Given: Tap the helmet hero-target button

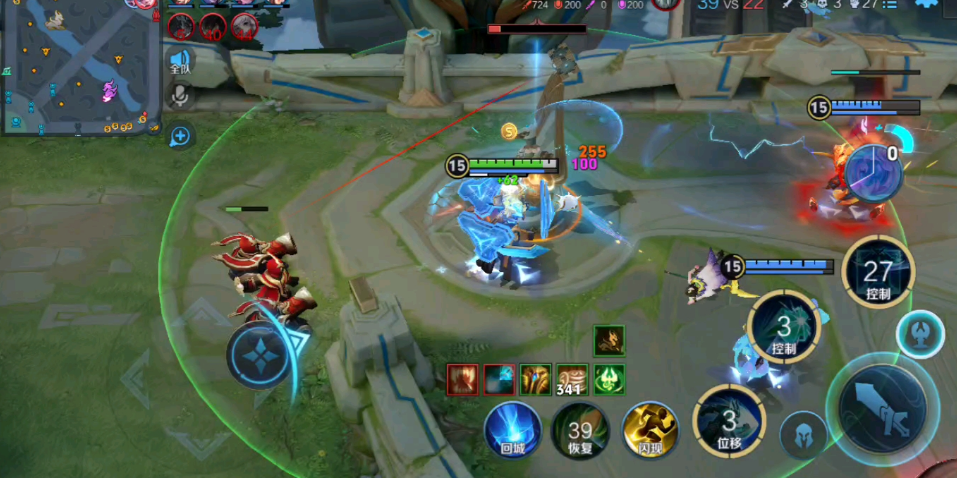Looking at the screenshot, I should (803, 434).
